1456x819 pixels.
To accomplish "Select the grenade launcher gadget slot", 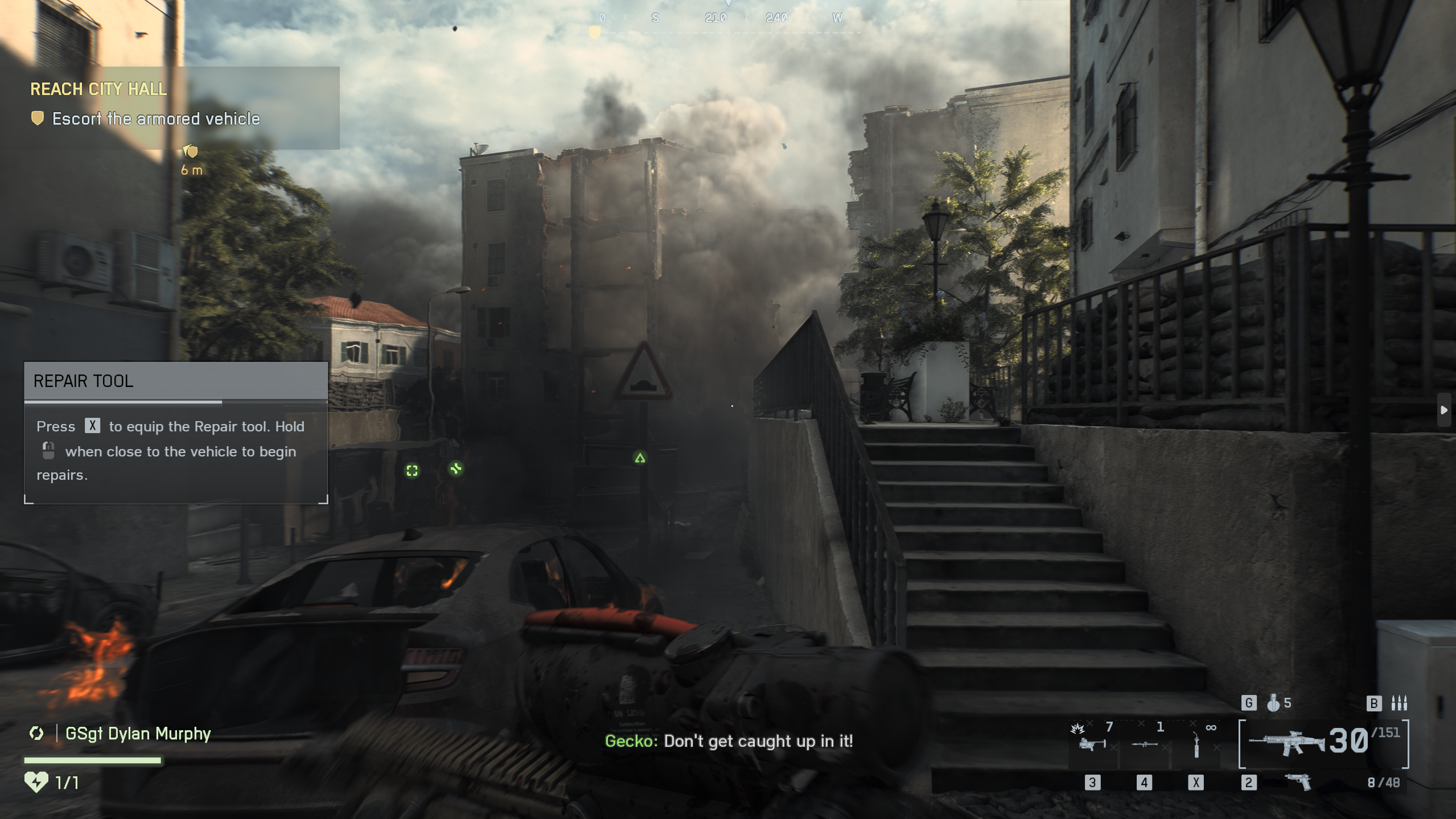I will click(x=1092, y=743).
